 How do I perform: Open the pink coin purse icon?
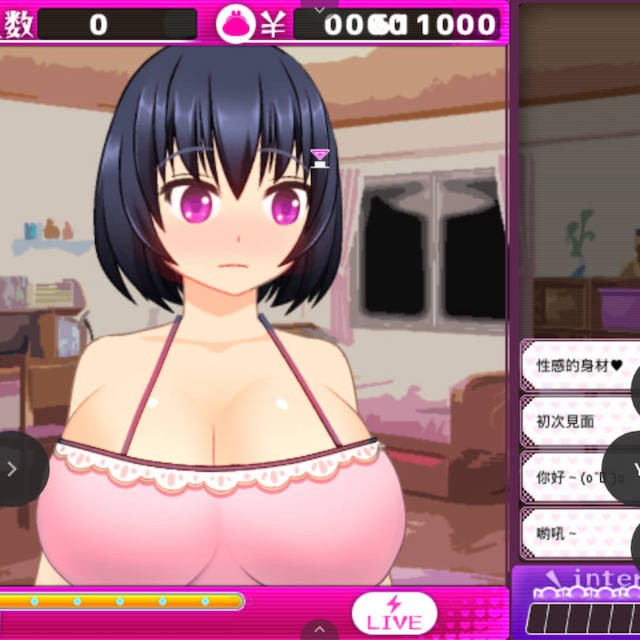(237, 25)
